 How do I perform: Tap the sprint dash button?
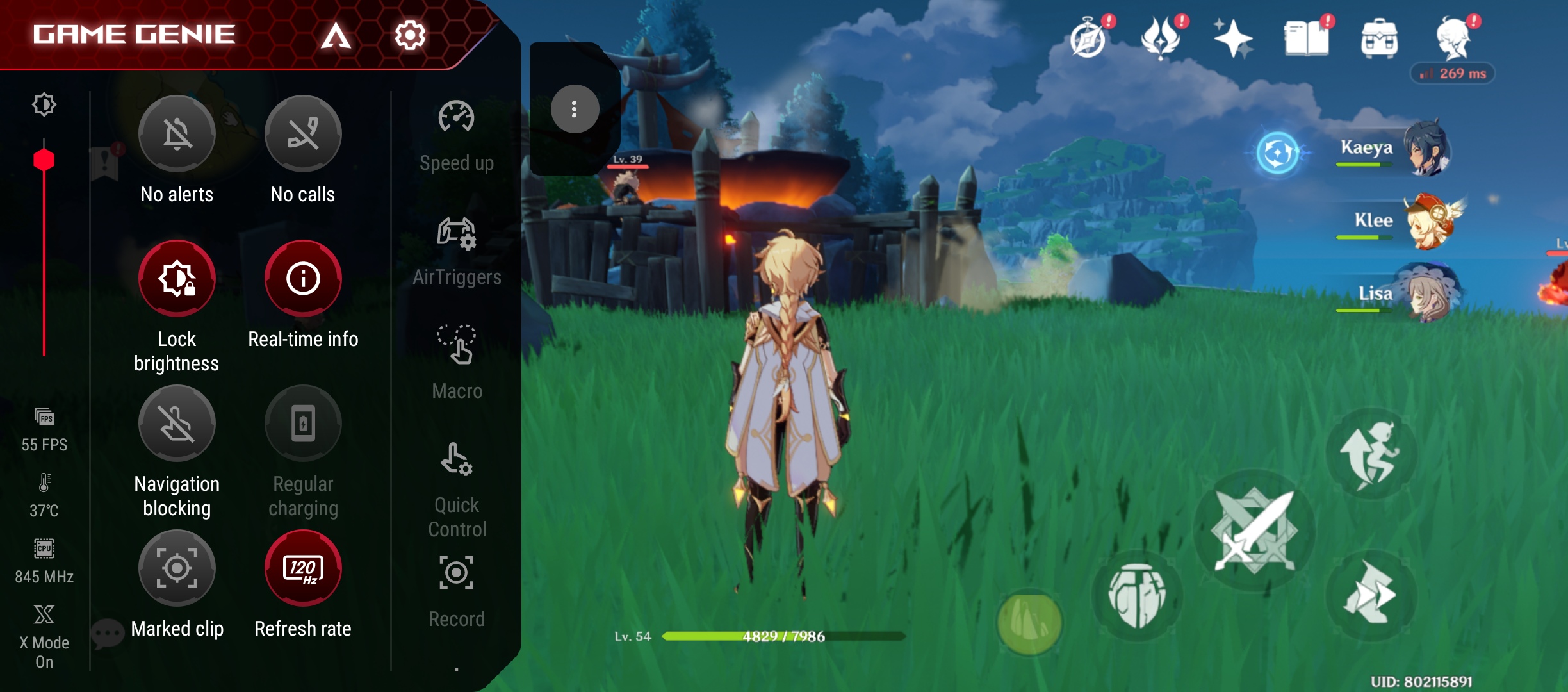1371,594
